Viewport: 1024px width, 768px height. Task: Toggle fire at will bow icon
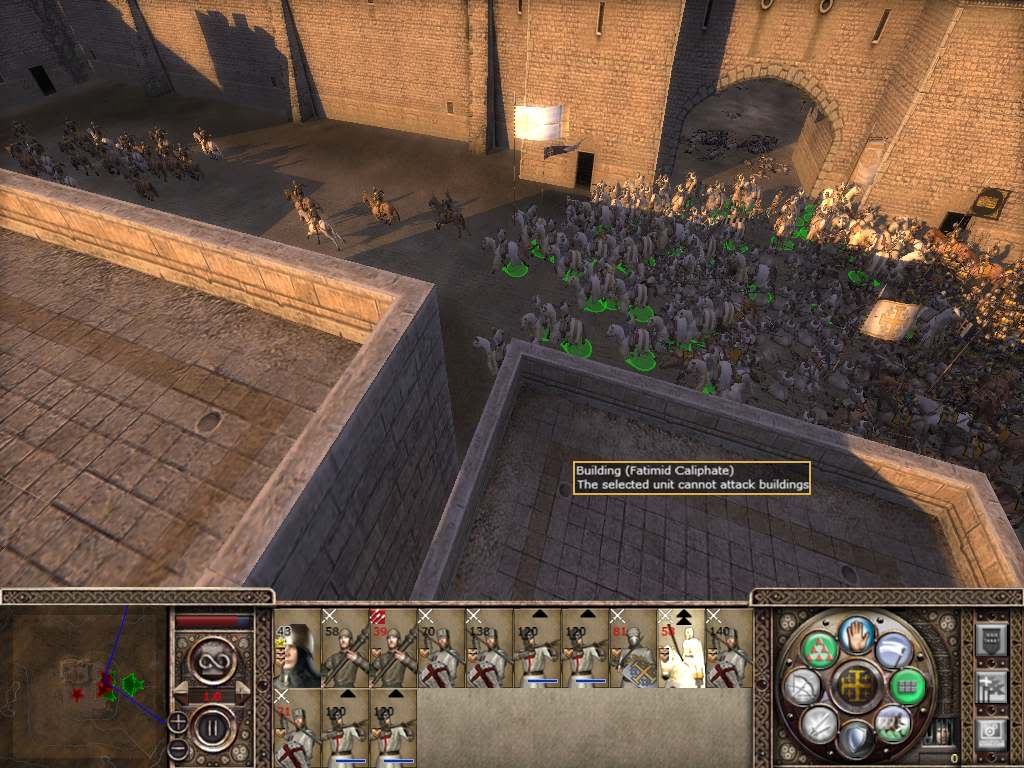pyautogui.click(x=803, y=686)
